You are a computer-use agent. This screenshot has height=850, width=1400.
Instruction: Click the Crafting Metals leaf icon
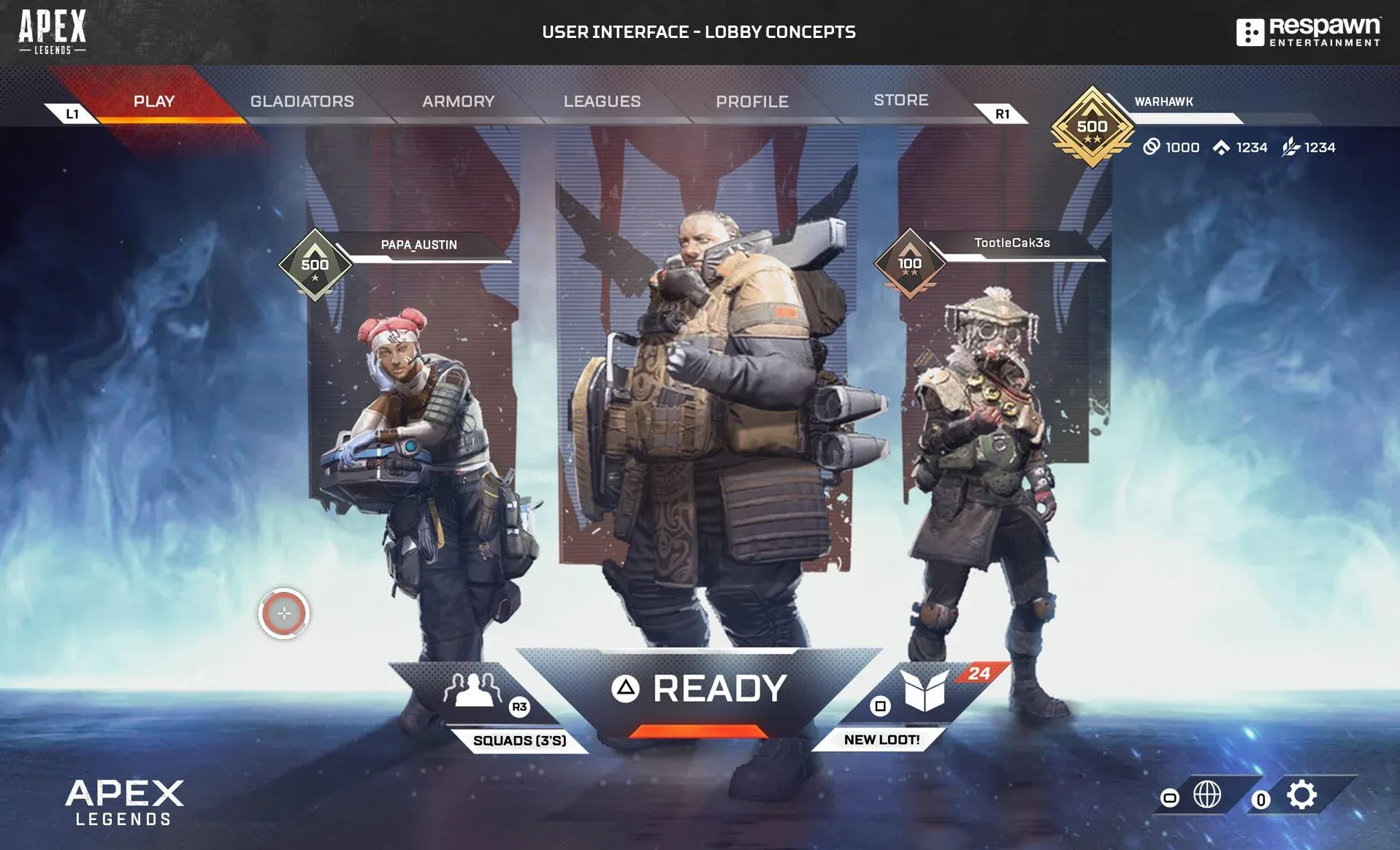click(1290, 147)
